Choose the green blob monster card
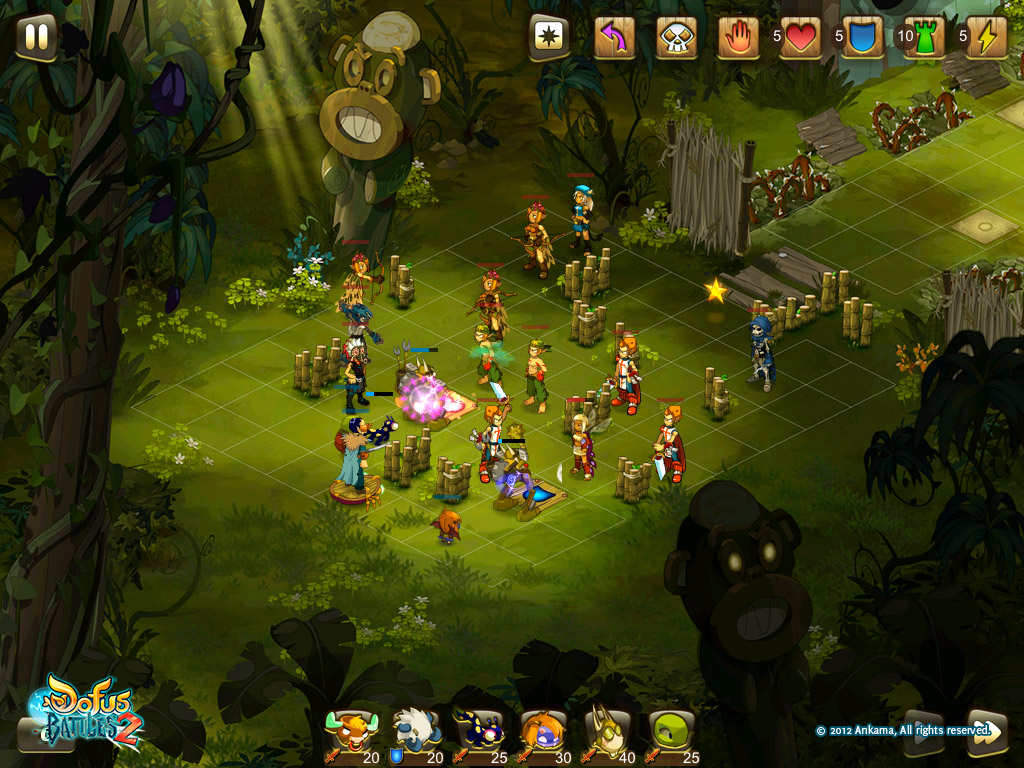Viewport: 1024px width, 768px height. pyautogui.click(x=671, y=735)
